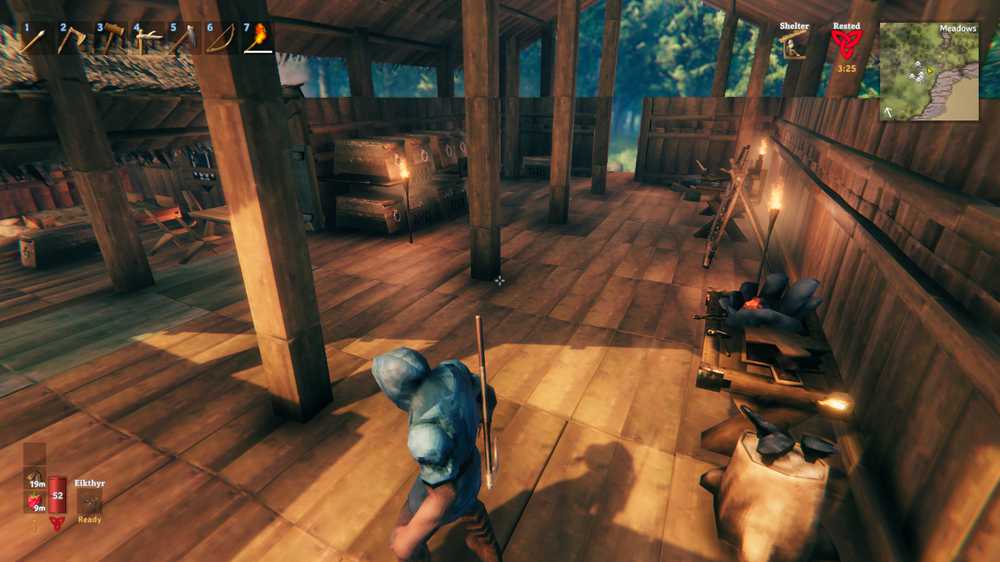Open the Meadows minimap
The image size is (1000, 562).
[929, 71]
